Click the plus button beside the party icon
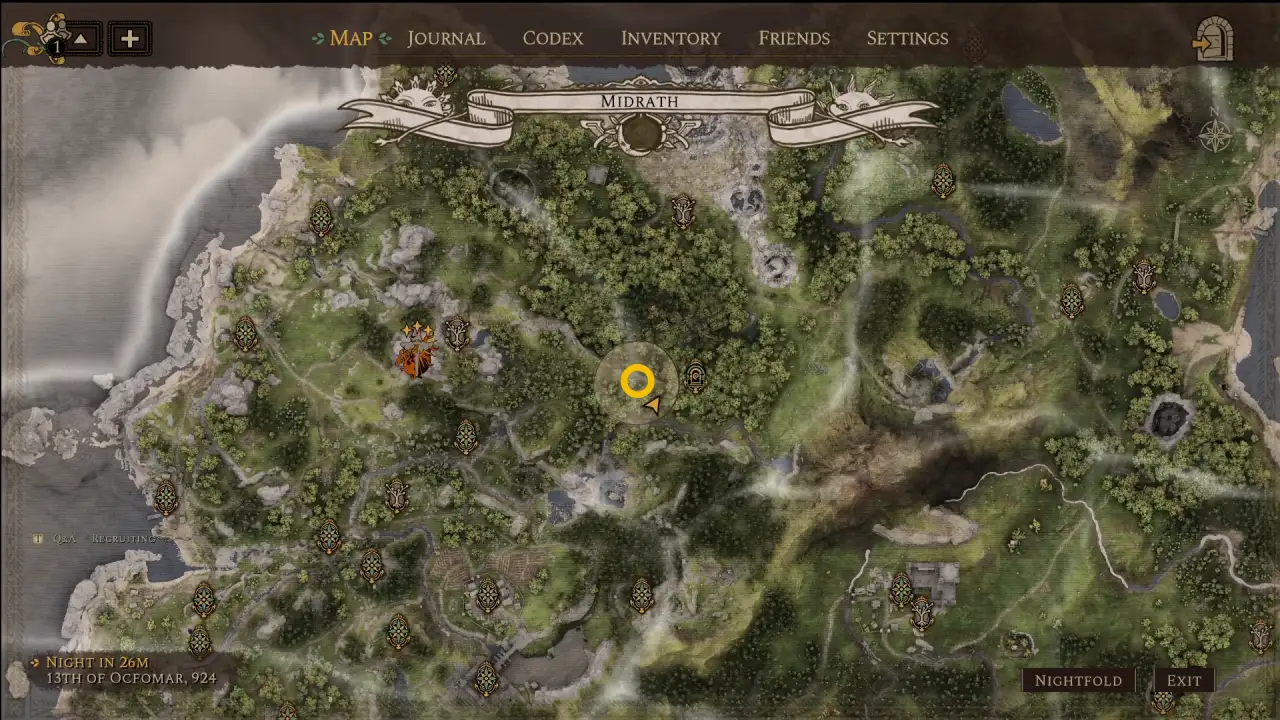This screenshot has height=720, width=1280. coord(129,39)
